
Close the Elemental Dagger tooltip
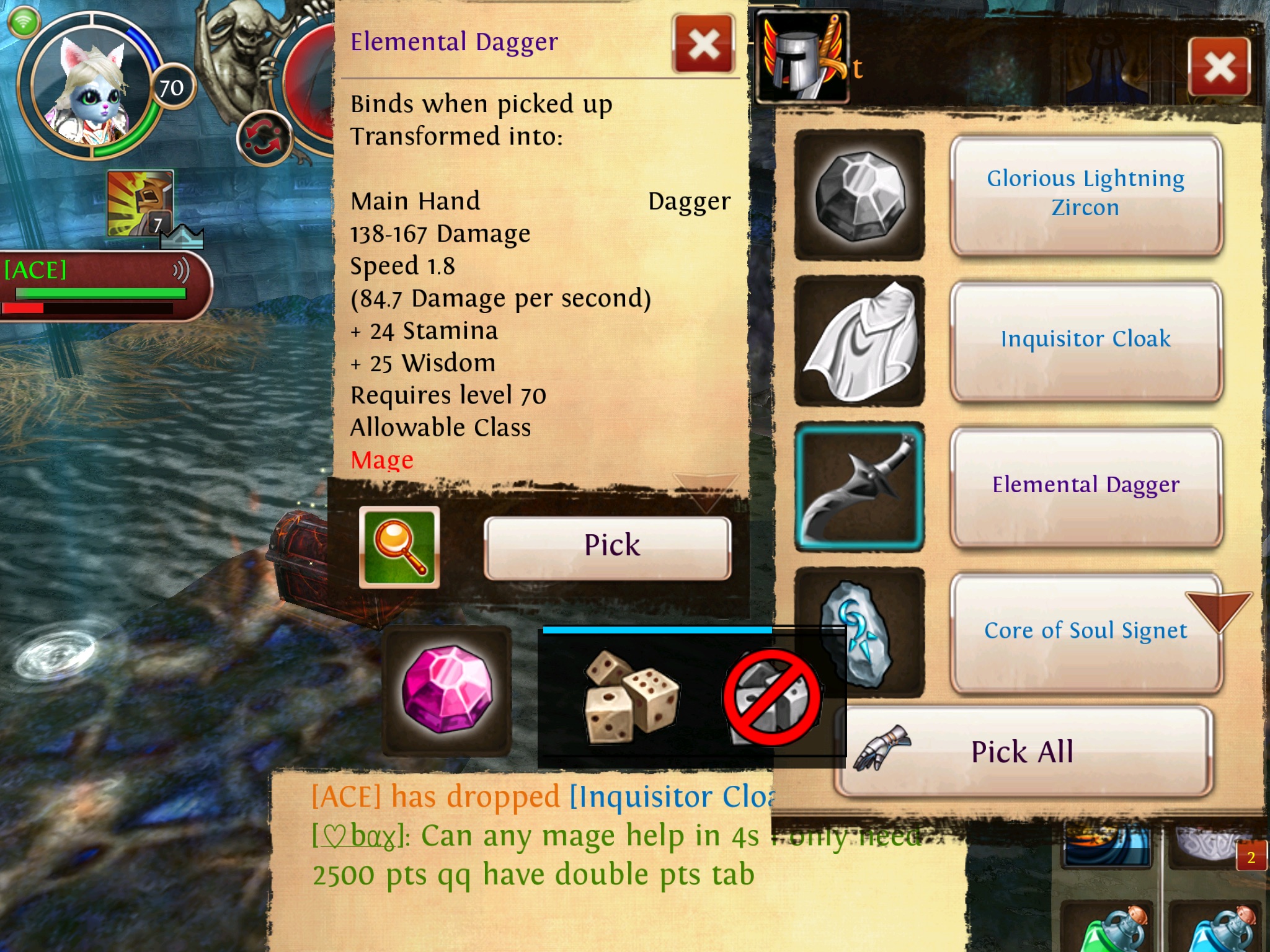coord(704,44)
